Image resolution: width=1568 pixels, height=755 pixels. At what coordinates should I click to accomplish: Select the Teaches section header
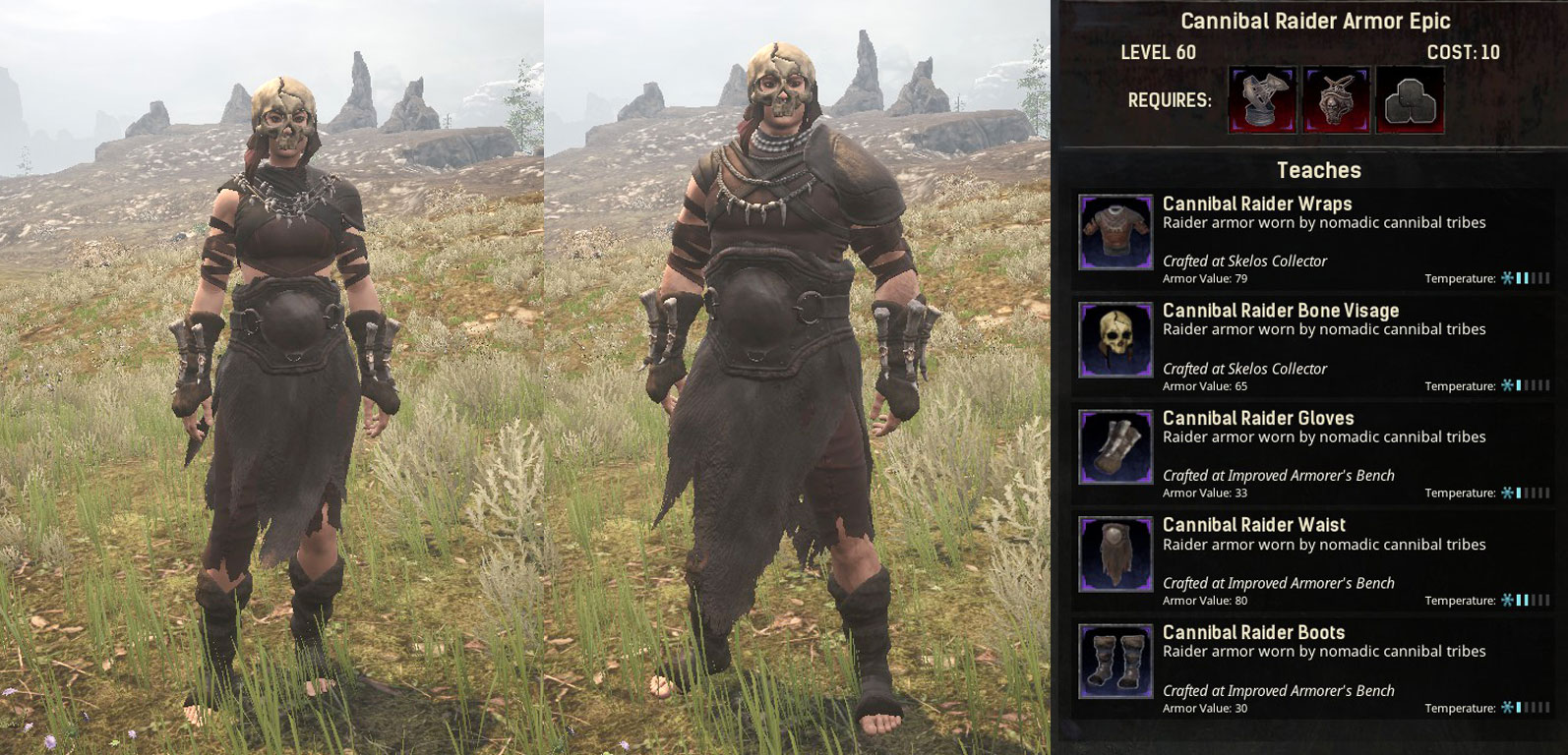point(1318,169)
